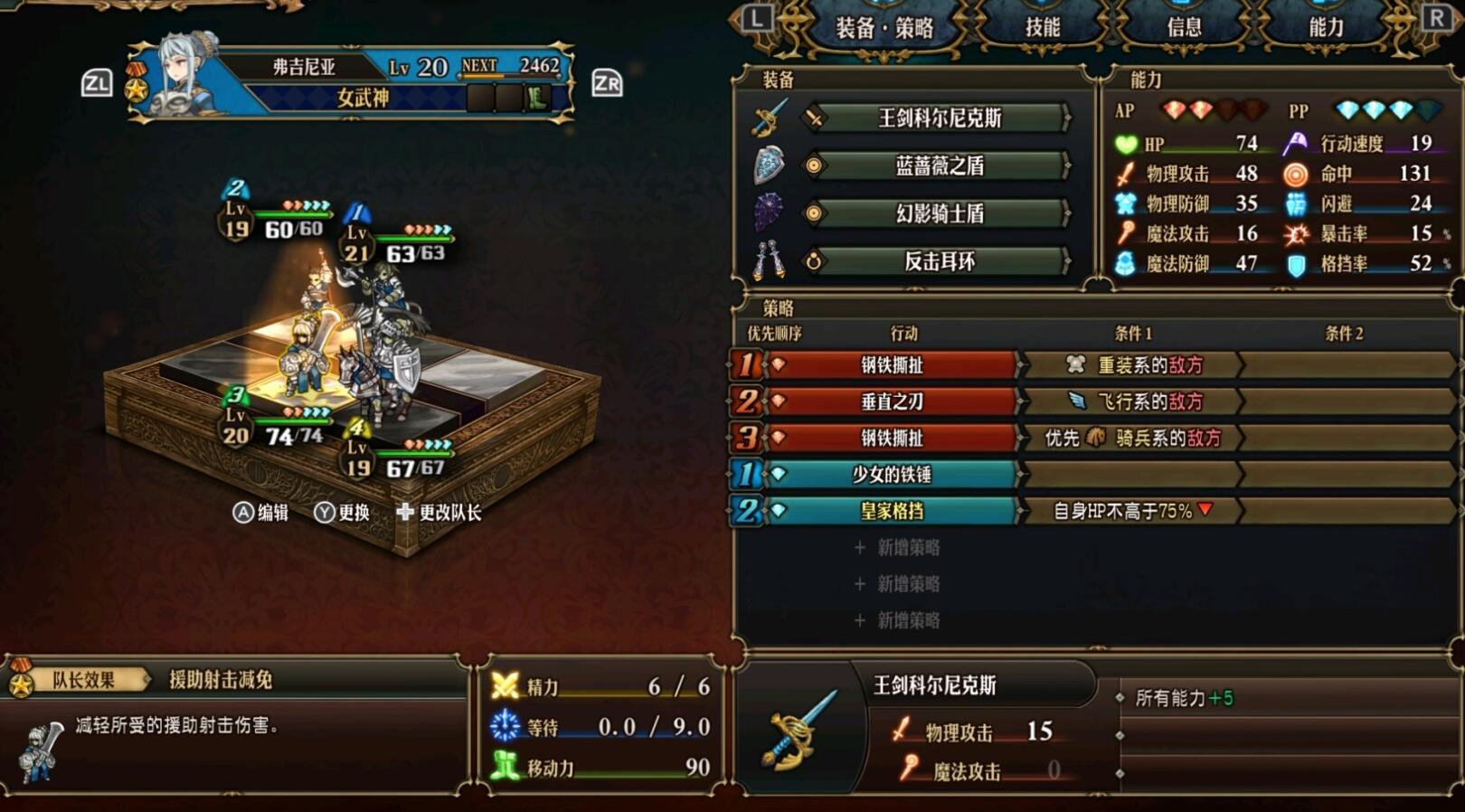Open the 信息 tab
Screen dimensions: 1465x812
(1184, 27)
